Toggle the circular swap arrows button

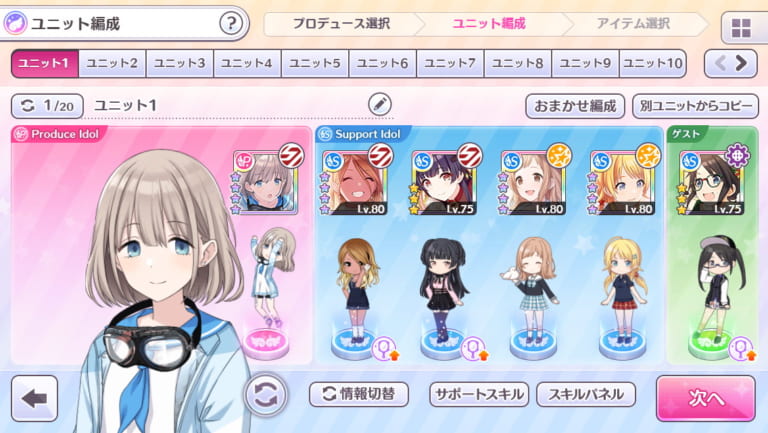[266, 394]
